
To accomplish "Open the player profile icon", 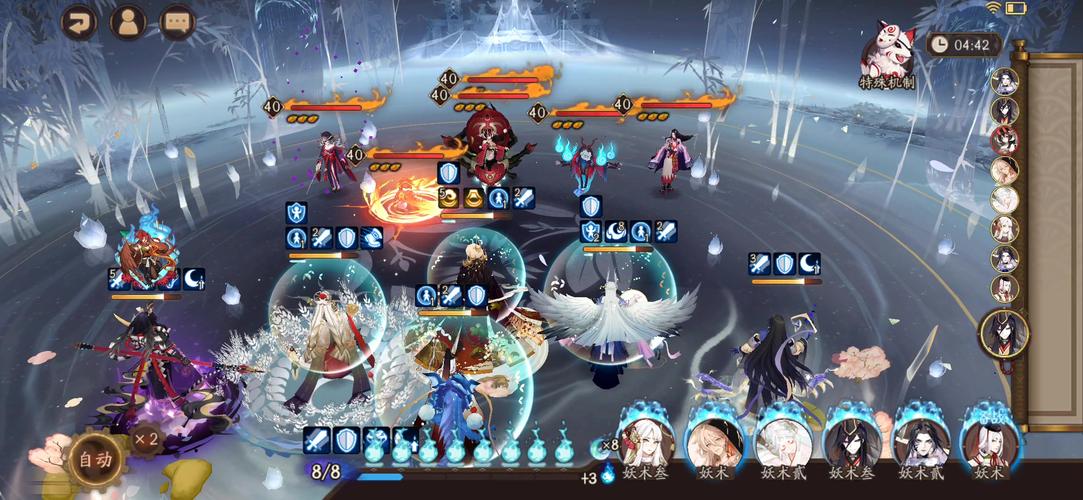I will click(x=128, y=21).
